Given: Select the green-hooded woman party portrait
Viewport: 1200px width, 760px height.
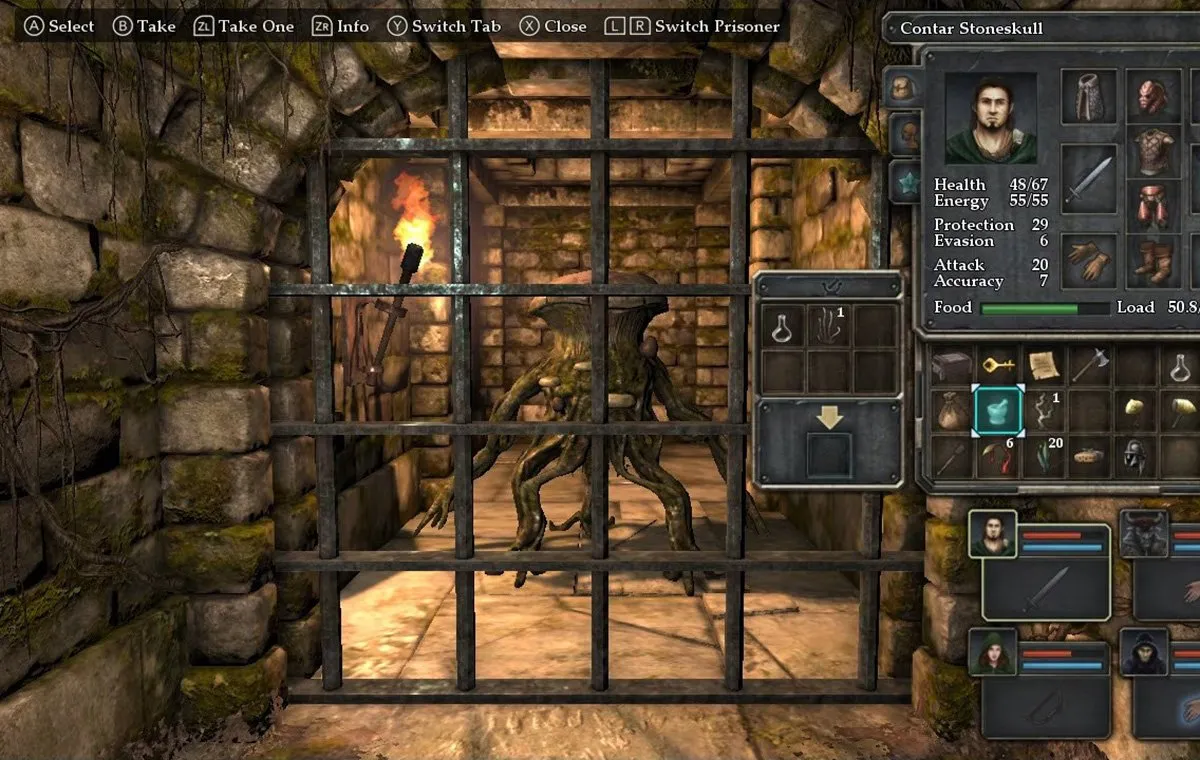Looking at the screenshot, I should pos(992,653).
